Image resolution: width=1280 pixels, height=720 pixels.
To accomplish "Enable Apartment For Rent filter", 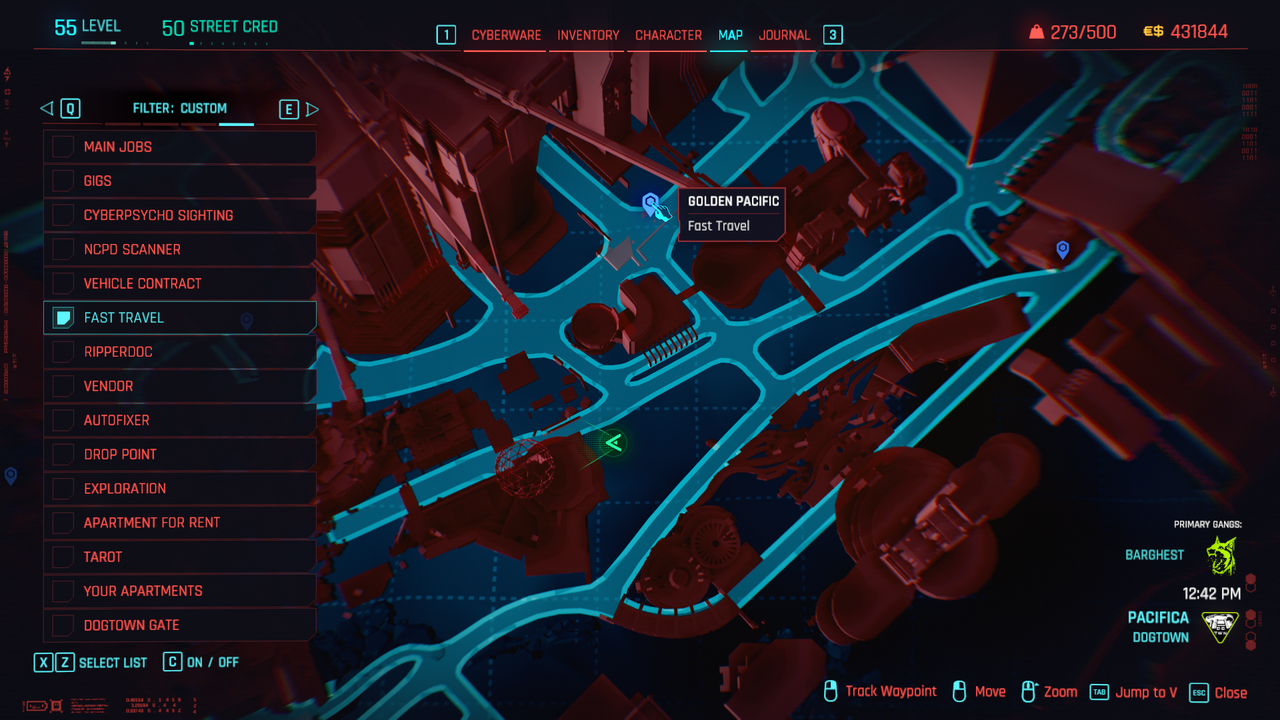I will pos(63,523).
